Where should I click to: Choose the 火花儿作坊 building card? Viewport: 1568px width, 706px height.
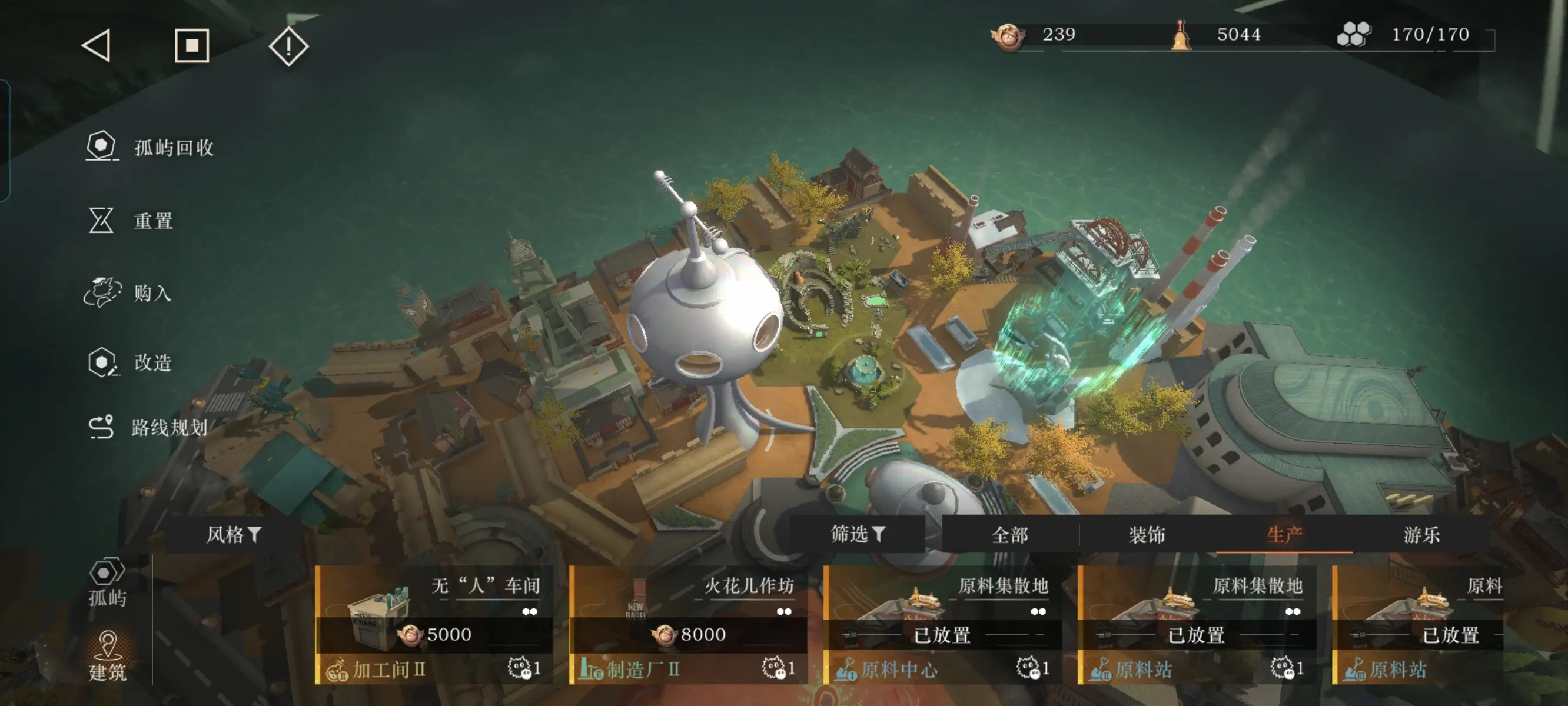[689, 624]
